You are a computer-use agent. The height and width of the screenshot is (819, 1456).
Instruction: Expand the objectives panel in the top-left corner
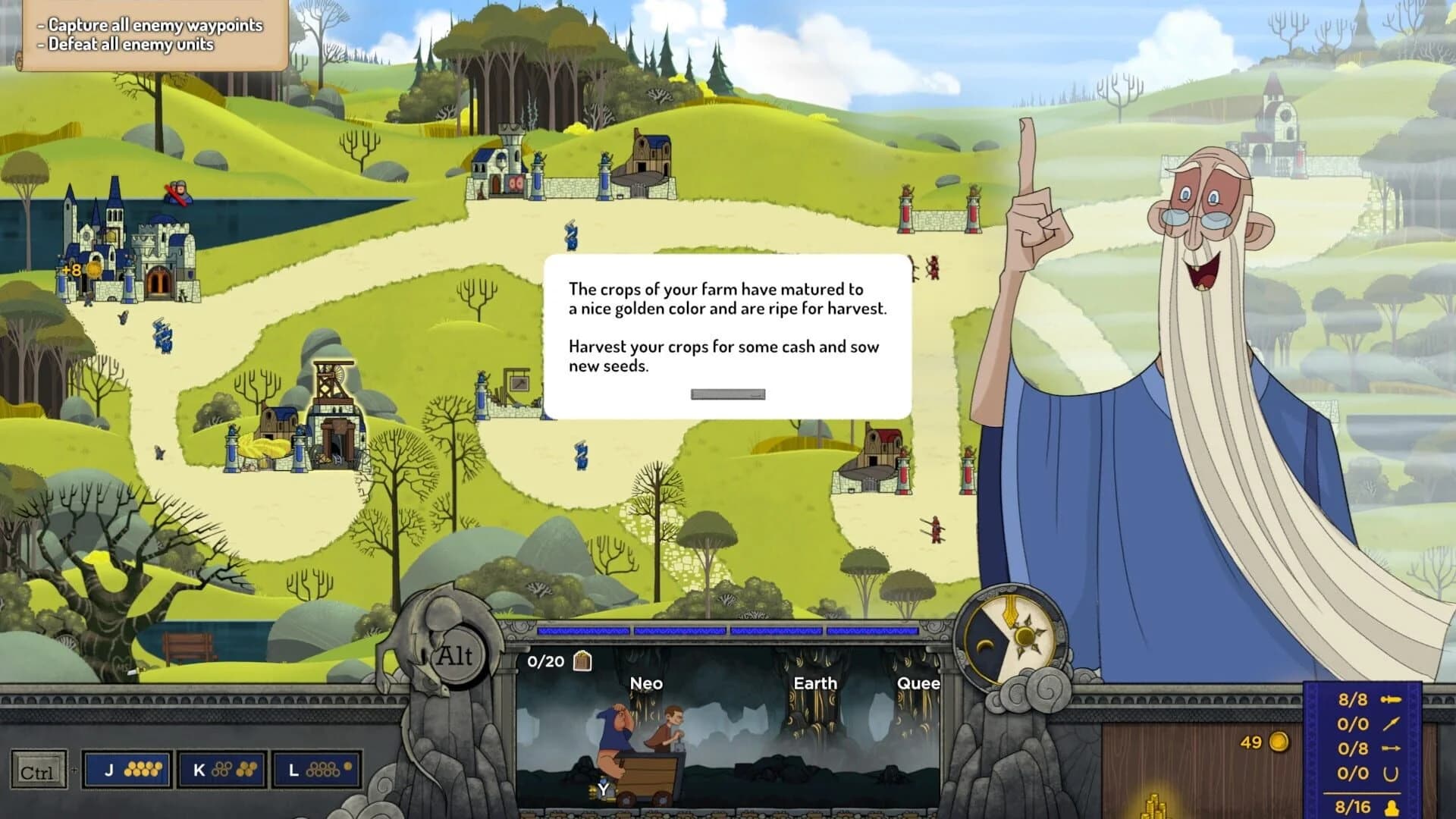pos(148,34)
